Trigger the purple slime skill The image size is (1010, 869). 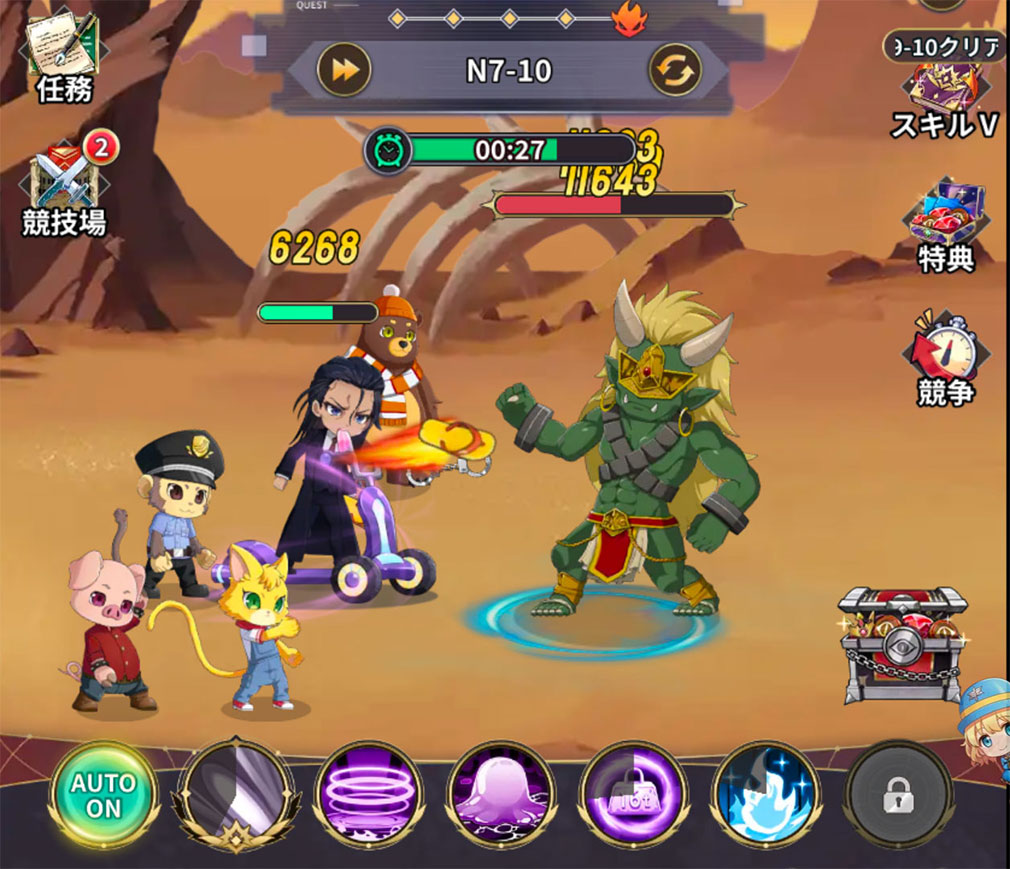pyautogui.click(x=501, y=796)
